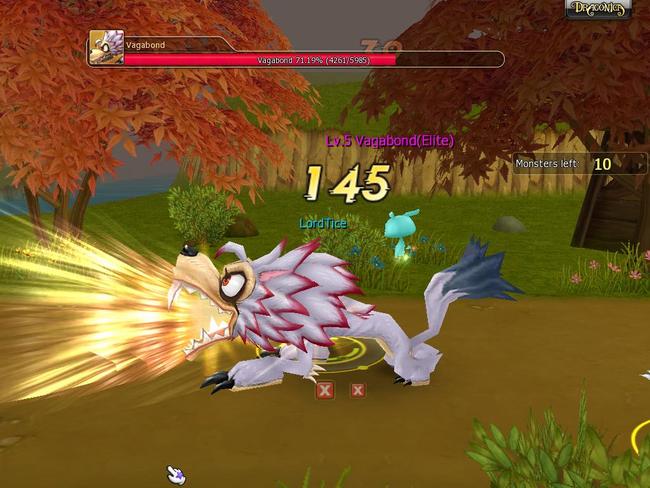
Task: Click the Vagabond boss portrait icon
Action: pyautogui.click(x=105, y=48)
